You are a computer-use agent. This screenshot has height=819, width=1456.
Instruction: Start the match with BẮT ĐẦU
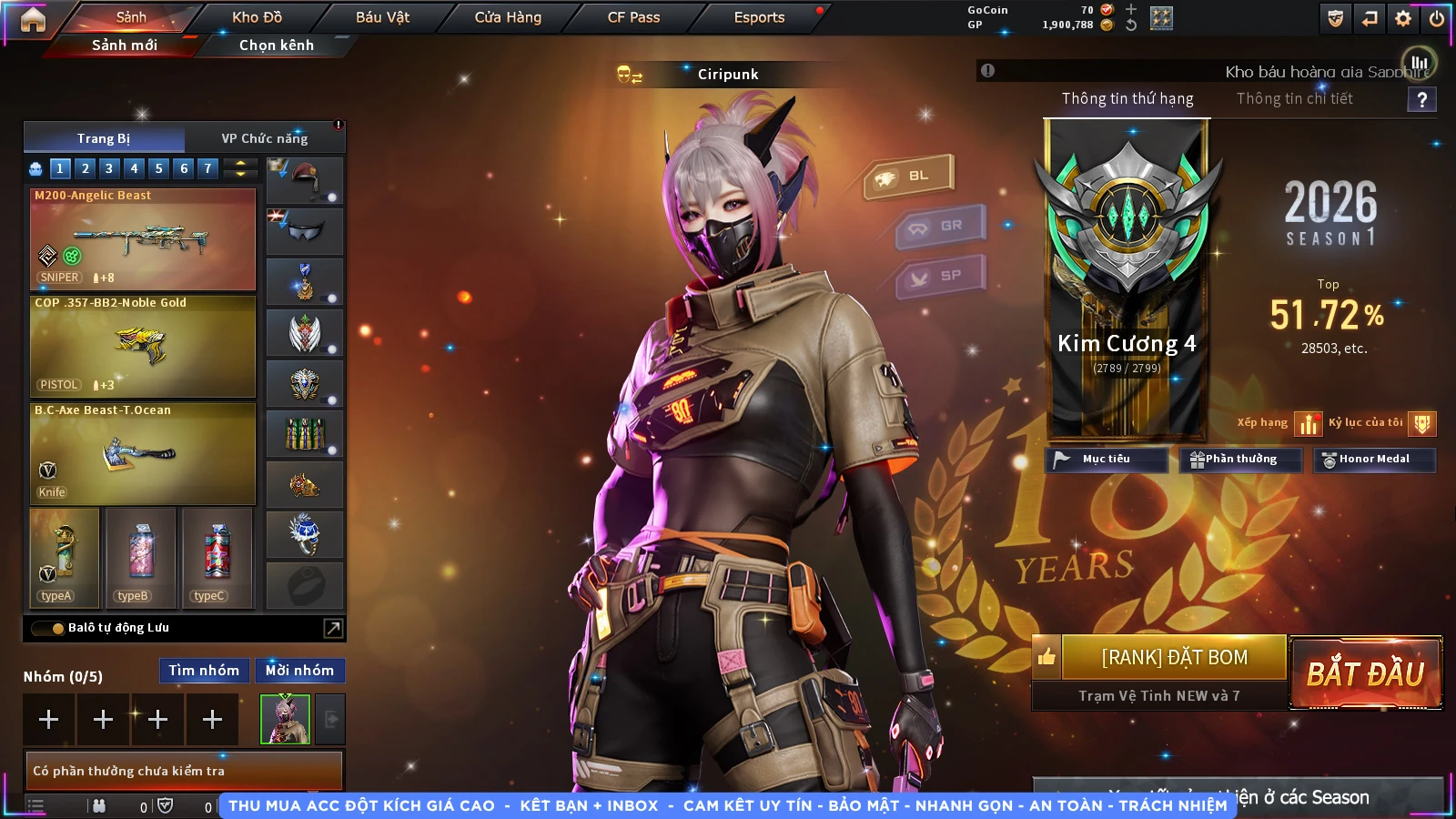tap(1365, 672)
